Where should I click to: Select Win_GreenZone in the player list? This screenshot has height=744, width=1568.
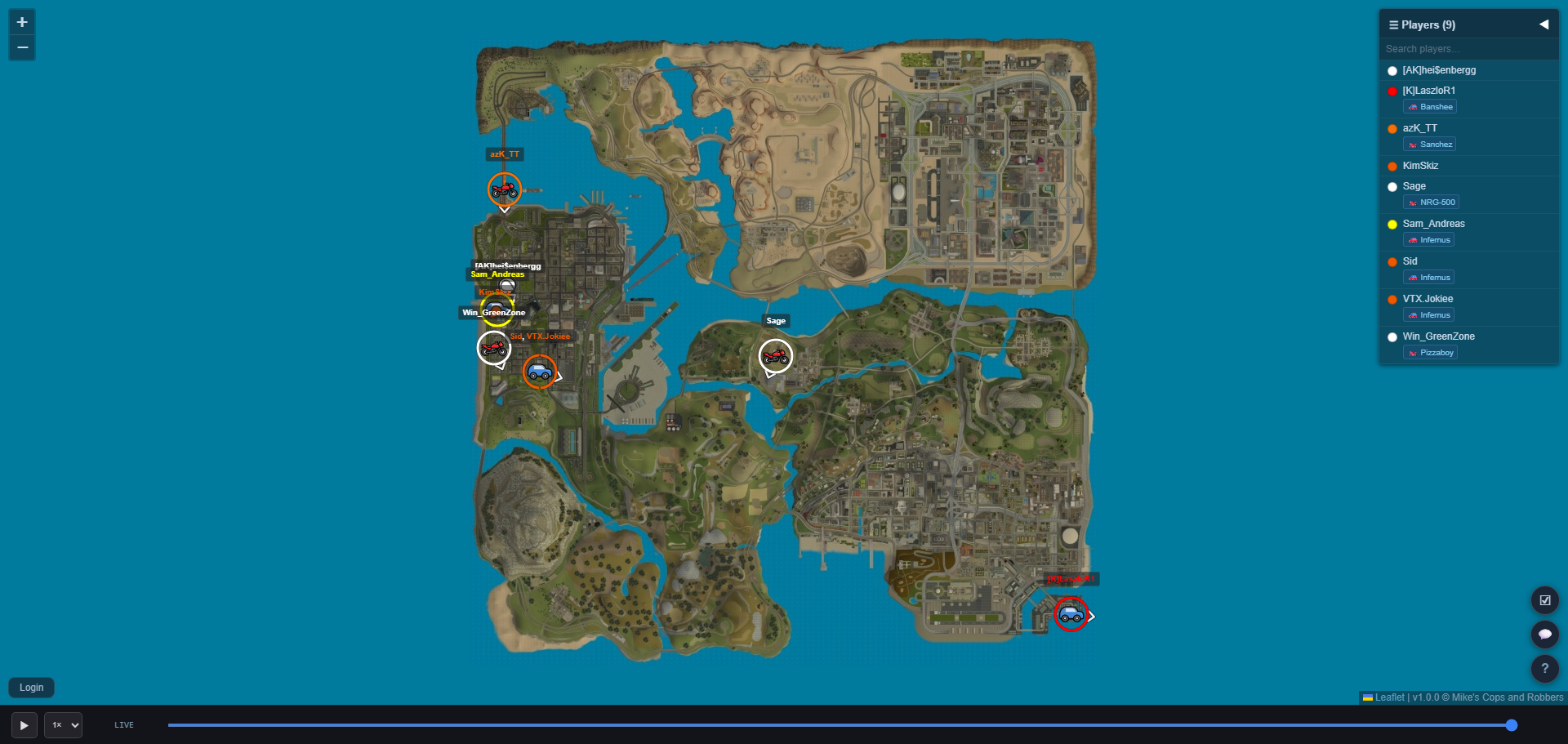click(x=1438, y=336)
